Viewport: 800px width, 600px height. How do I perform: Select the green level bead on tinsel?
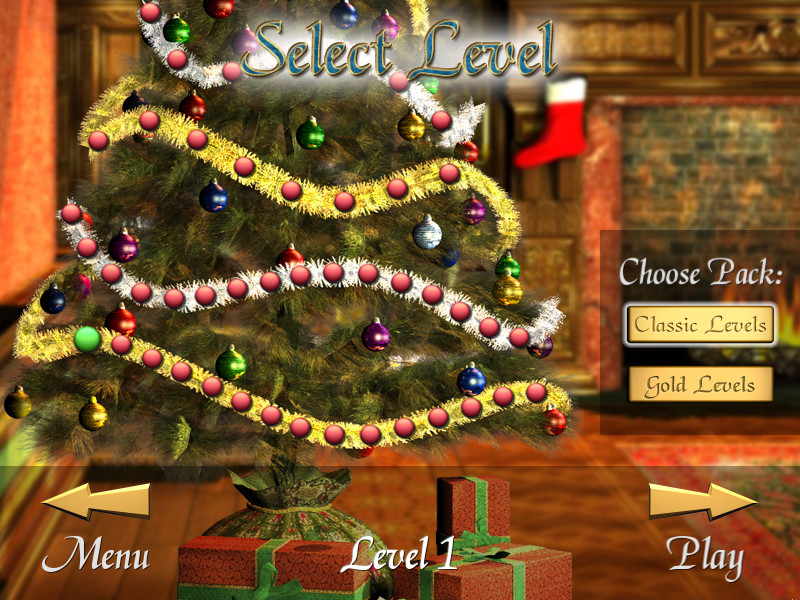pos(87,339)
